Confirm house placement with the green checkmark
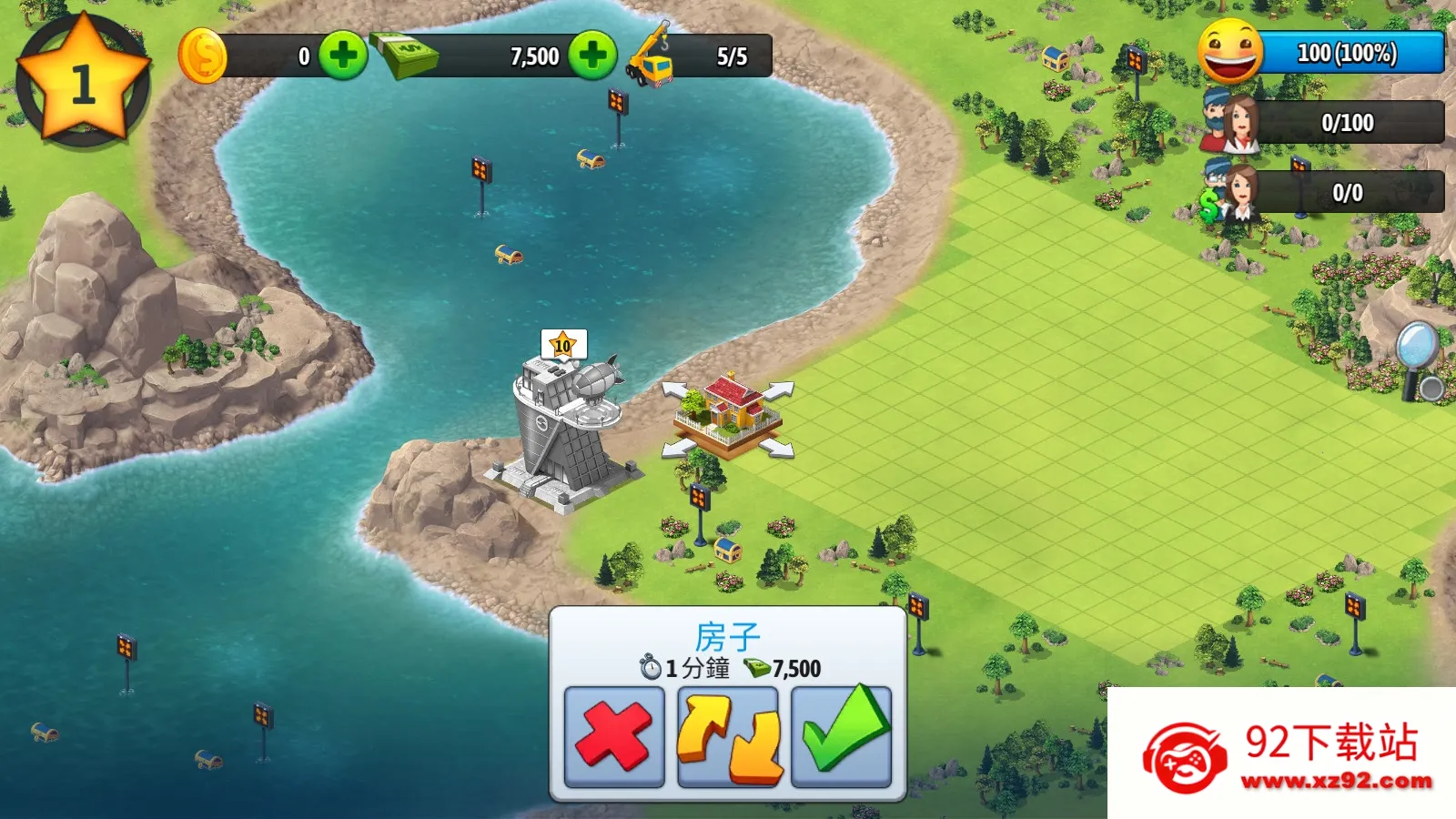Screen dimensions: 1456x819 [x=842, y=736]
